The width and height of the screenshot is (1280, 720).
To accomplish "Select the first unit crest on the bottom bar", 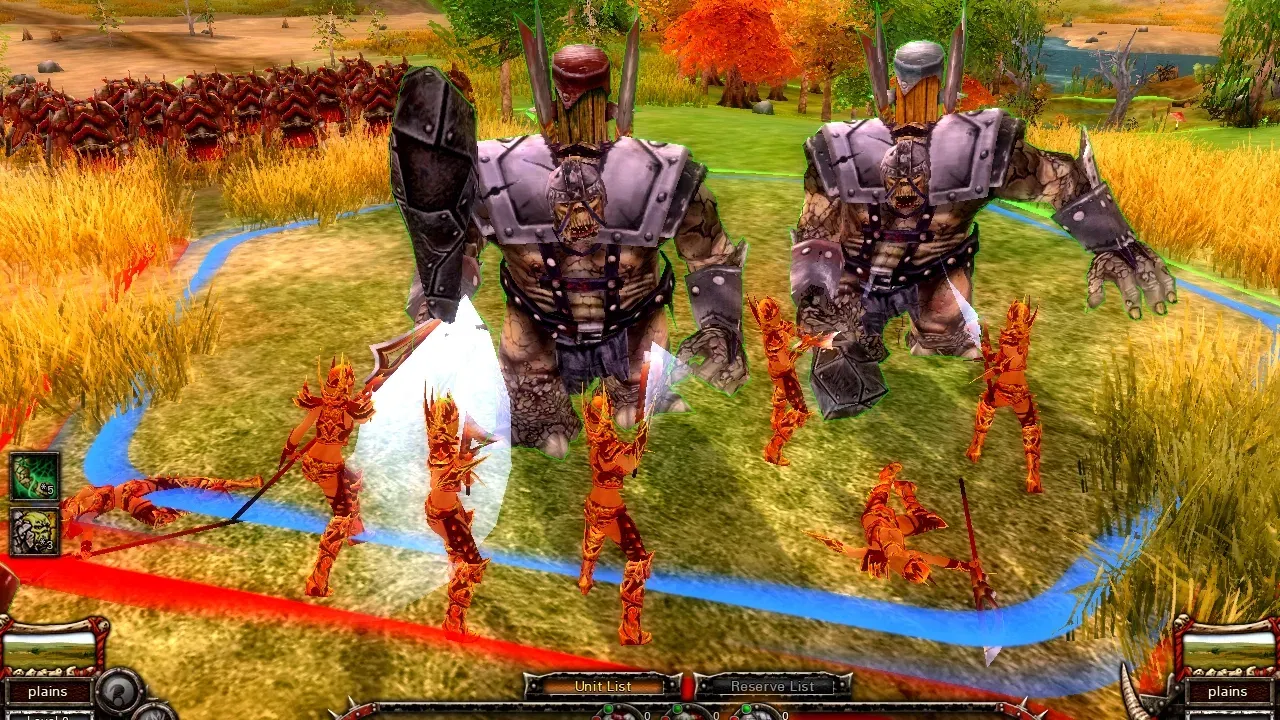I will tap(617, 716).
